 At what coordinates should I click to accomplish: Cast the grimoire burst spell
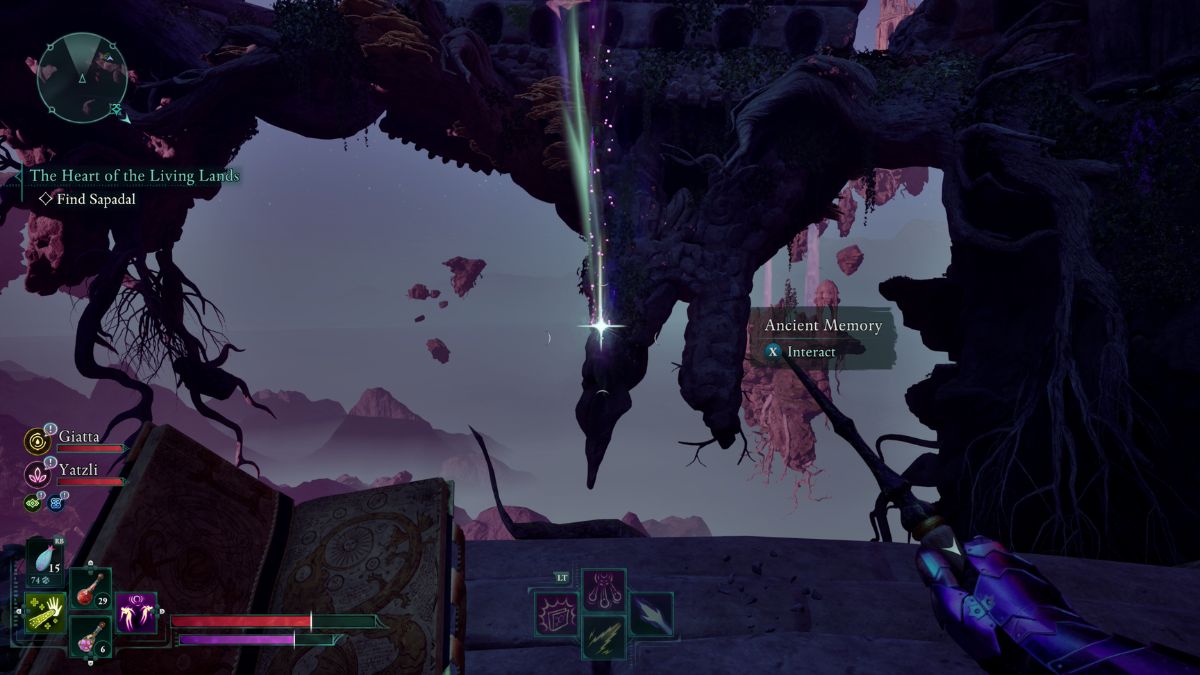click(556, 612)
